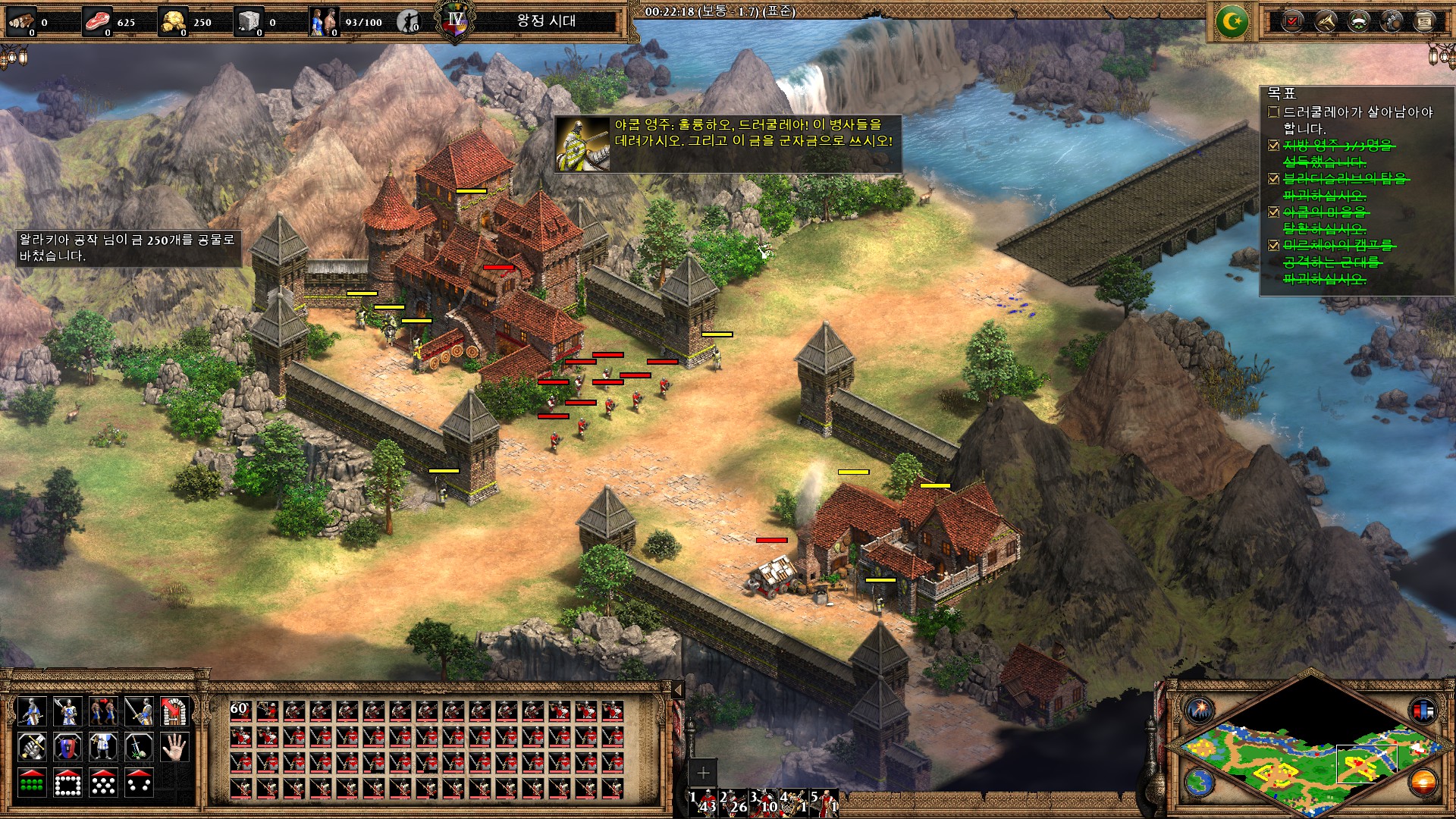Select control group 2 with 26 units
Screen dimensions: 1456x819
[736, 802]
